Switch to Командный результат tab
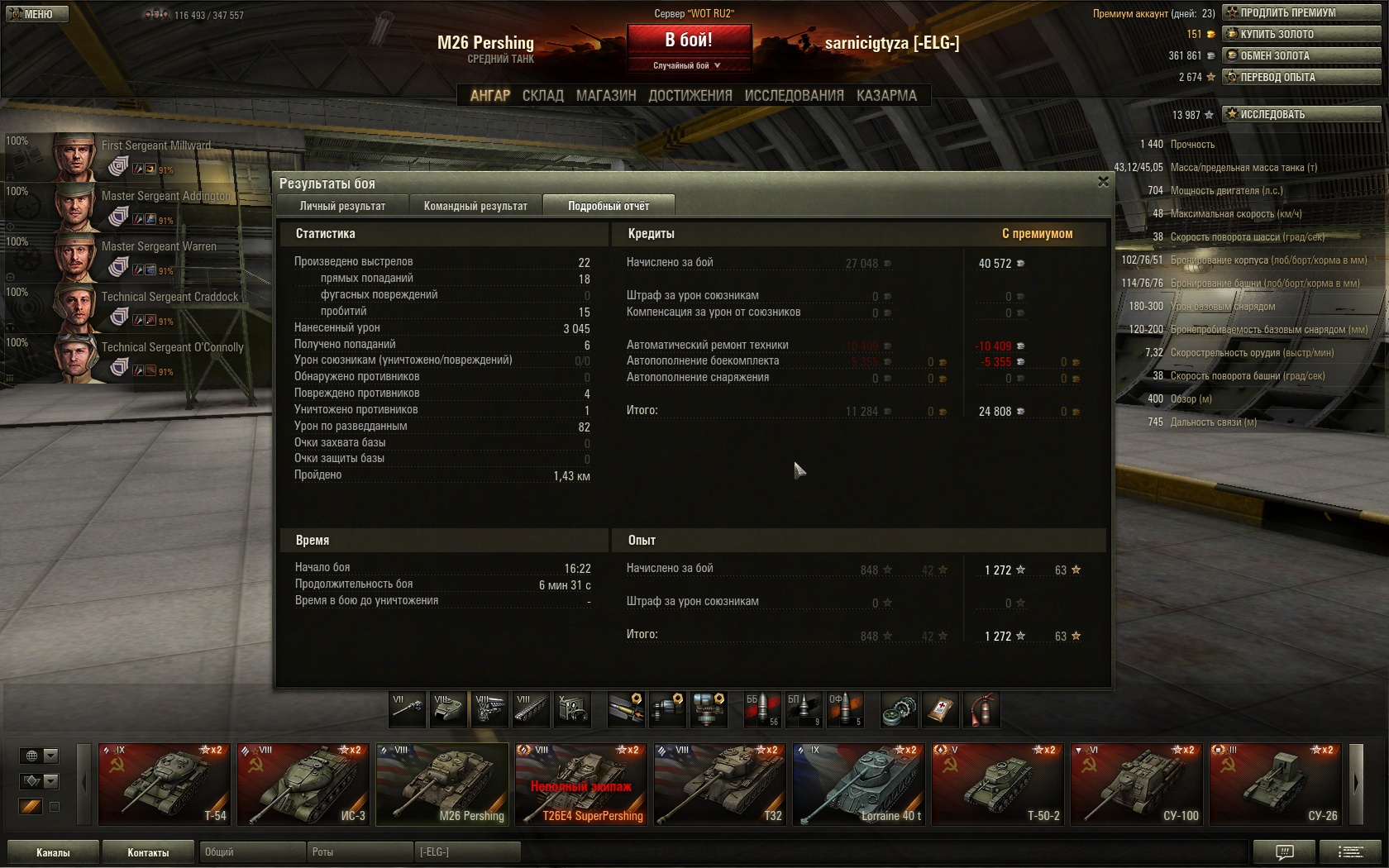The height and width of the screenshot is (868, 1389). [475, 206]
